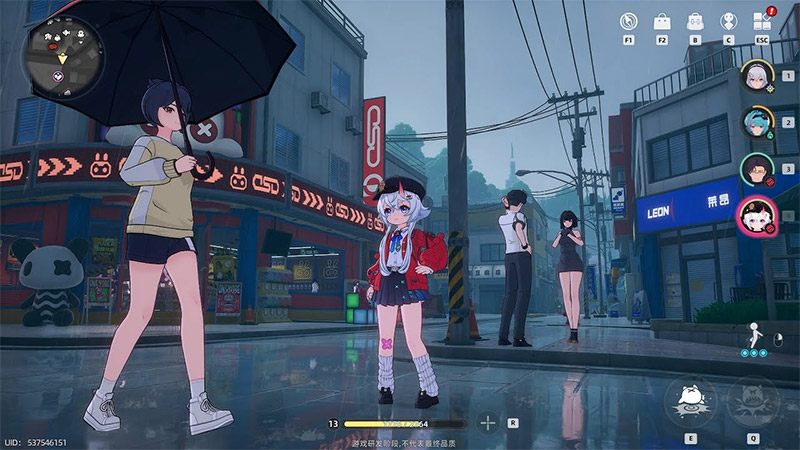Viewport: 800px width, 450px height.
Task: Switch to the teal-haired party member
Action: (756, 122)
